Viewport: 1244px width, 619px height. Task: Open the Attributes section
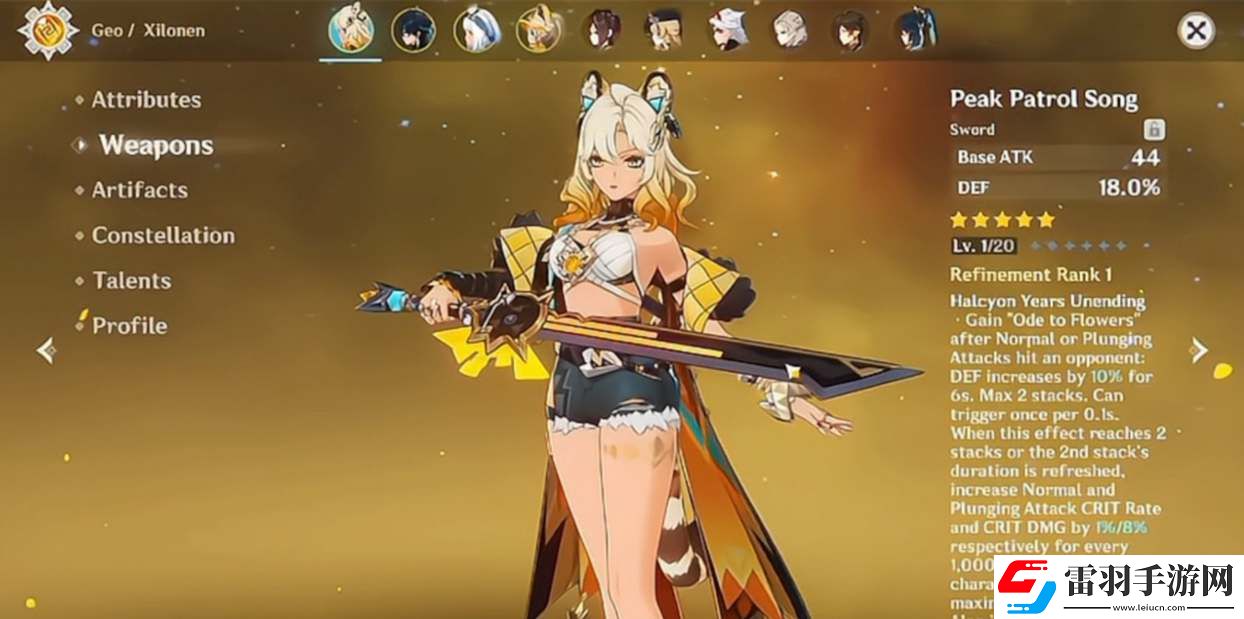pos(146,100)
